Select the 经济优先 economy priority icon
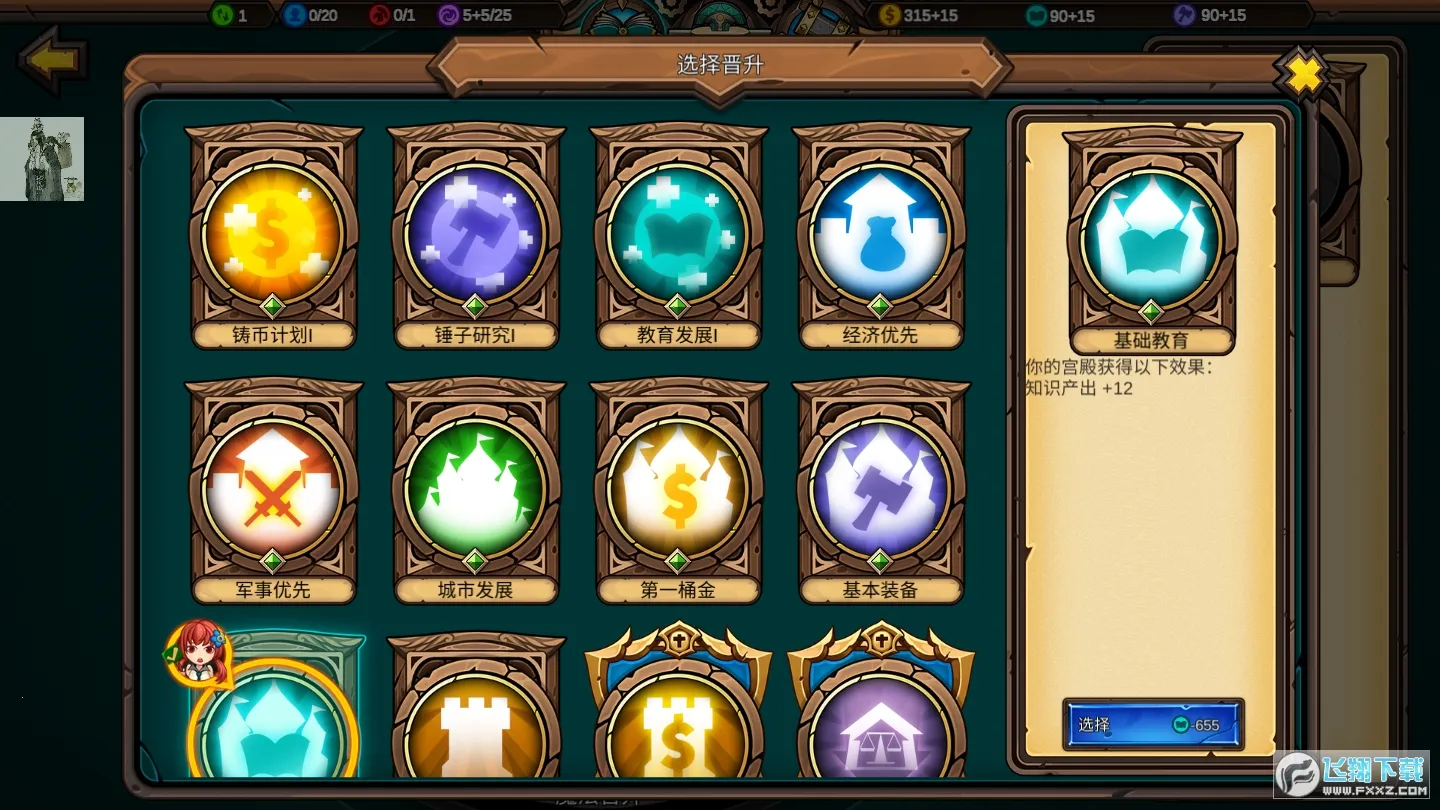 [x=881, y=235]
